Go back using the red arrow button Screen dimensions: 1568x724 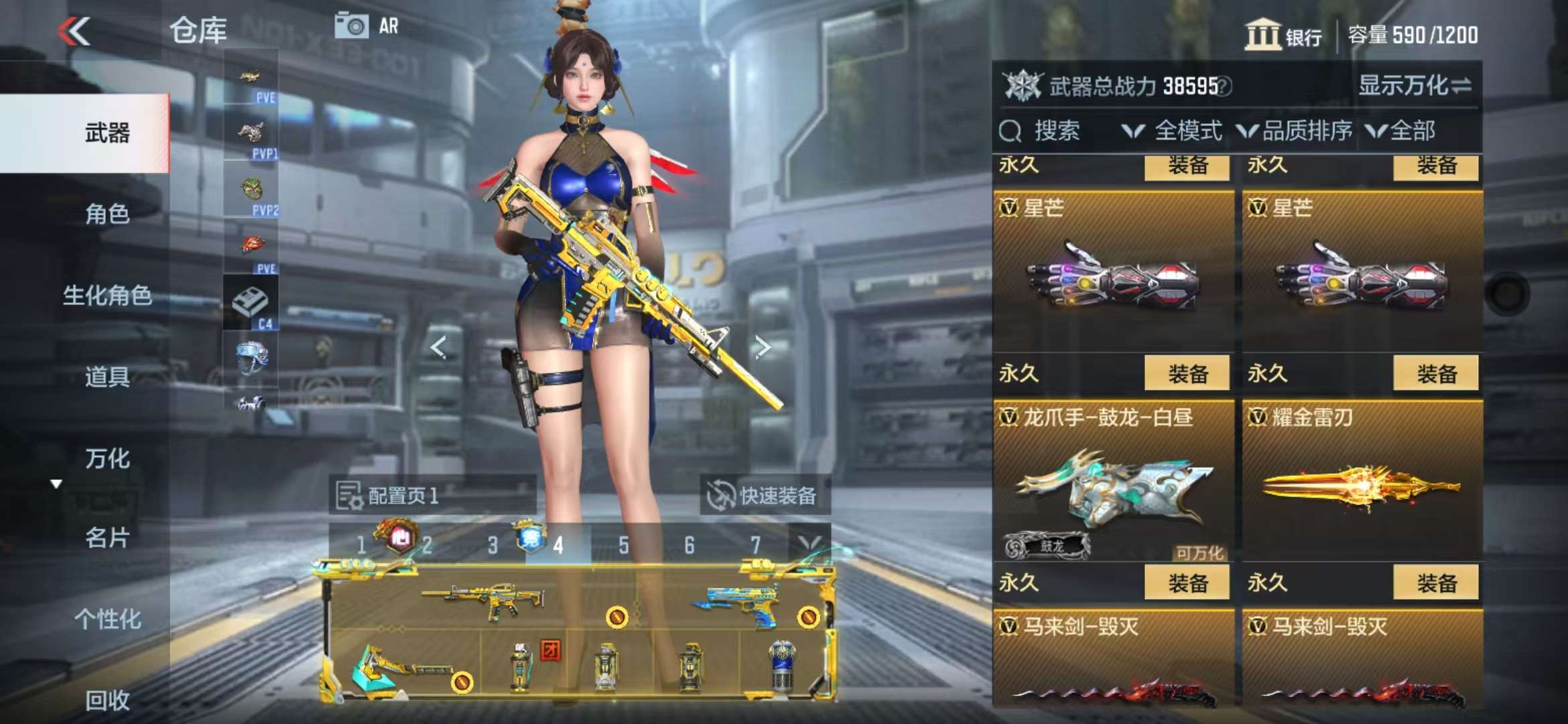tap(74, 32)
